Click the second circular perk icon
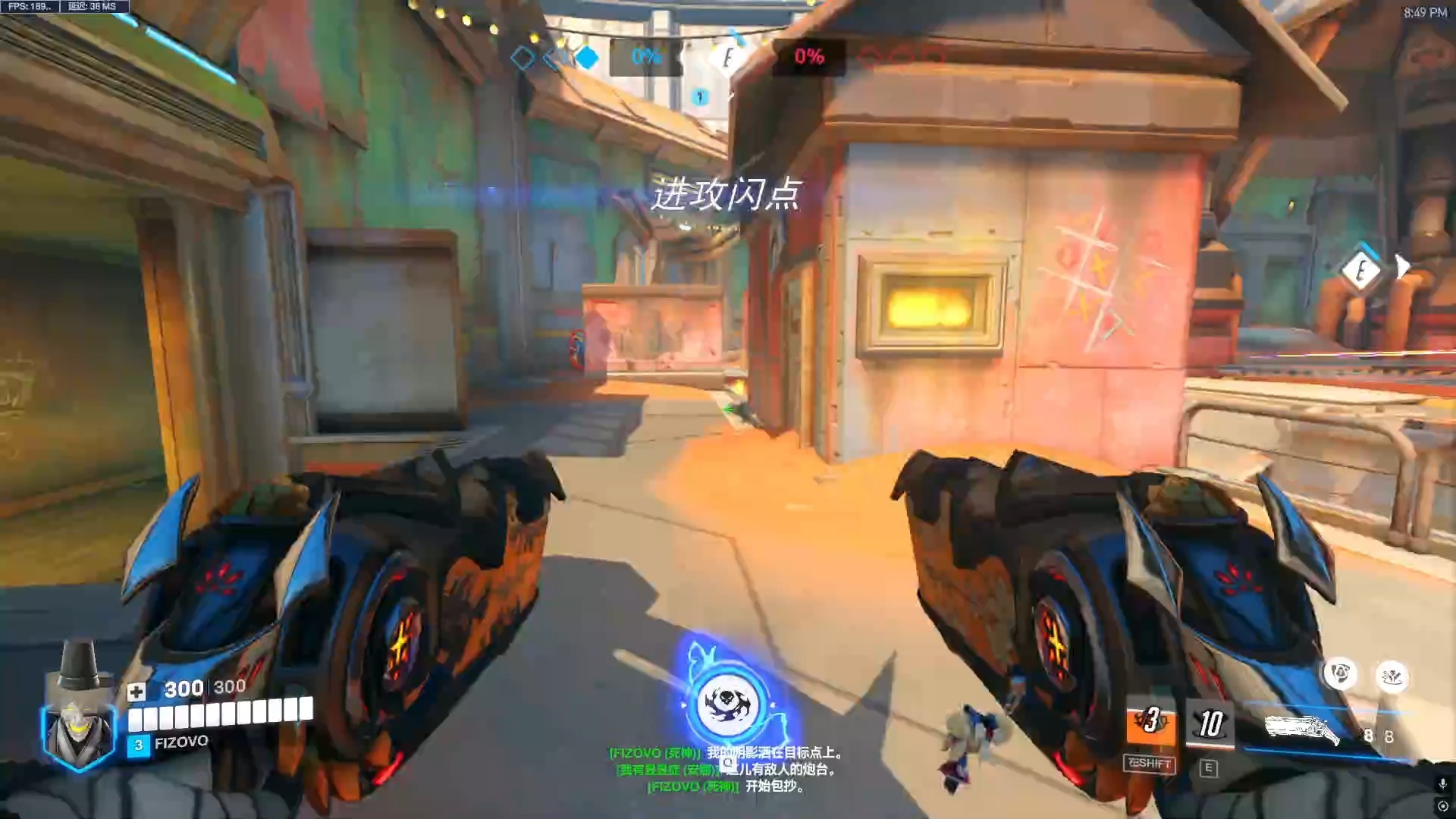 pyautogui.click(x=1392, y=676)
